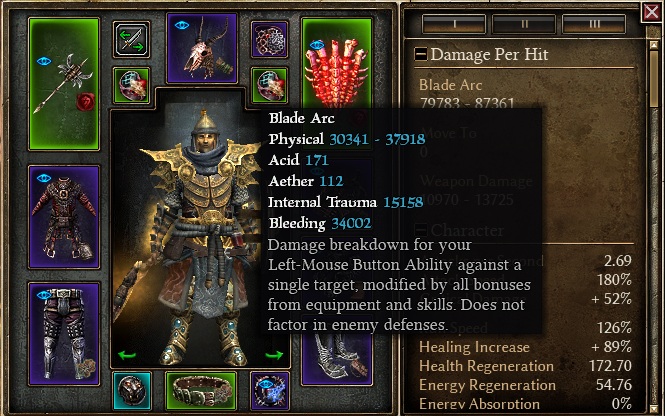Viewport: 665px width, 416px height.
Task: Click the horned skull helmet slot
Action: point(200,48)
